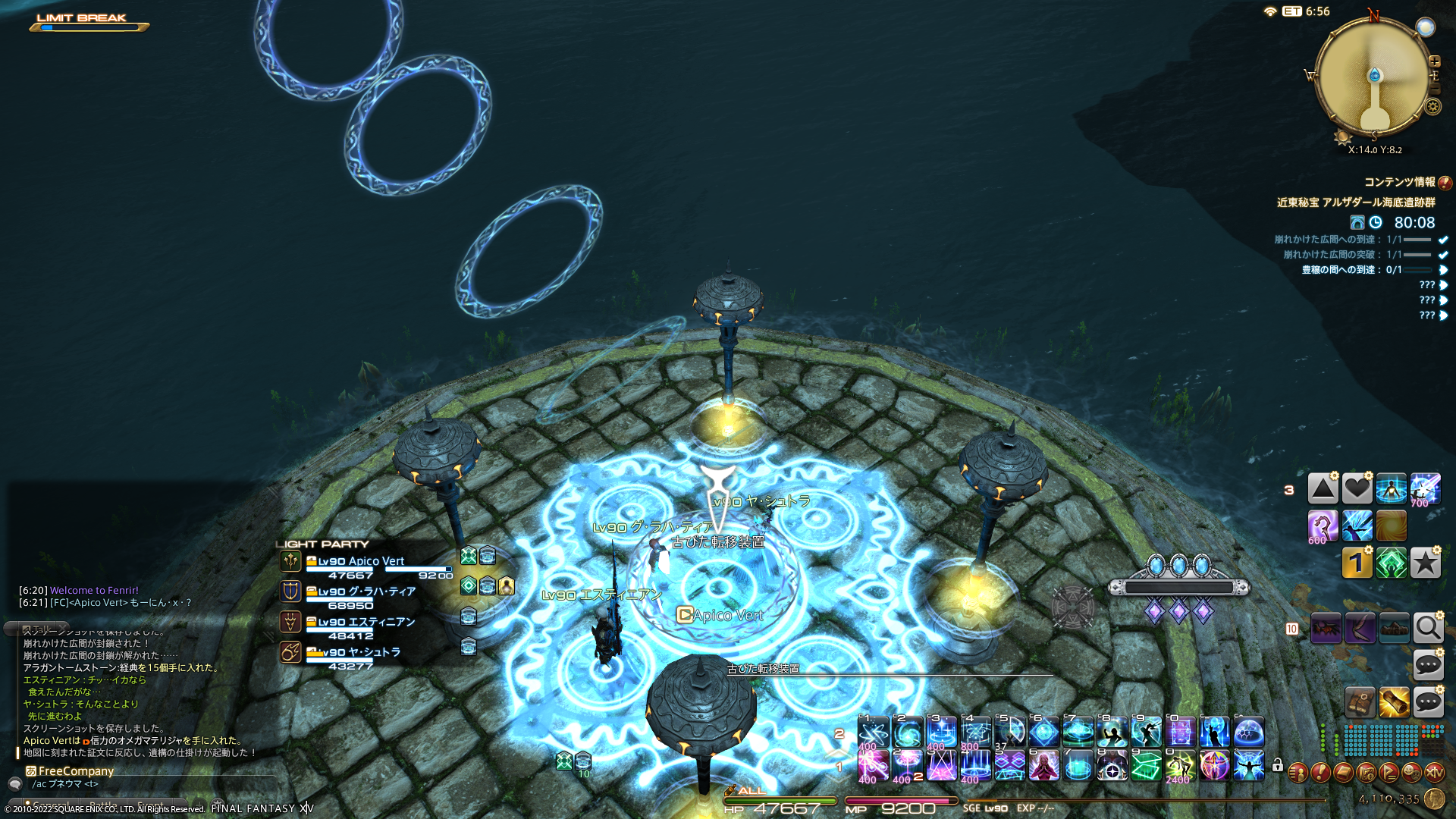Screen dimensions: 1456x819
Task: Use the black triangle marker action
Action: (x=1323, y=489)
